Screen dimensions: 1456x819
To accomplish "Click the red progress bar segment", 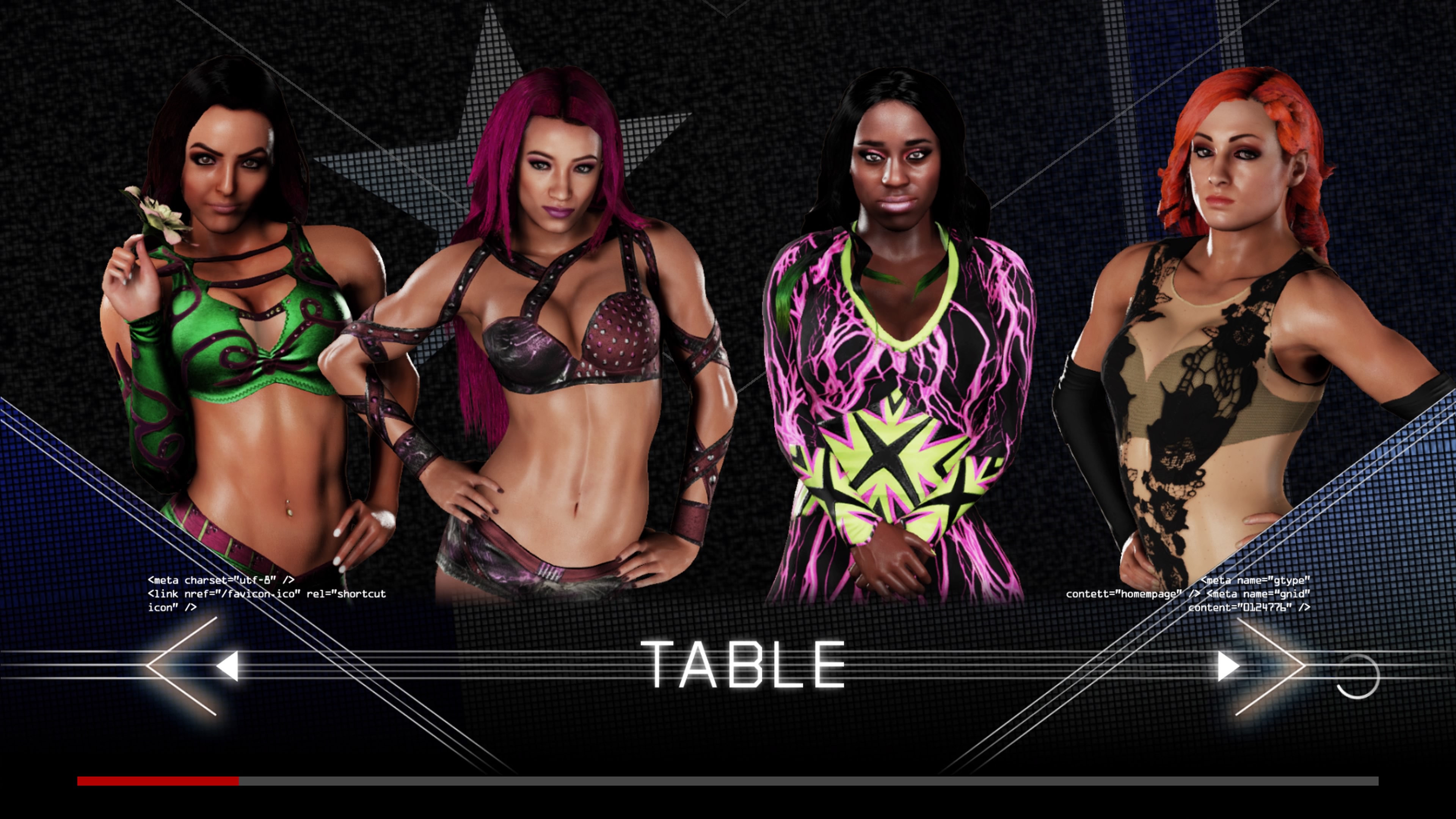I will coord(158,781).
